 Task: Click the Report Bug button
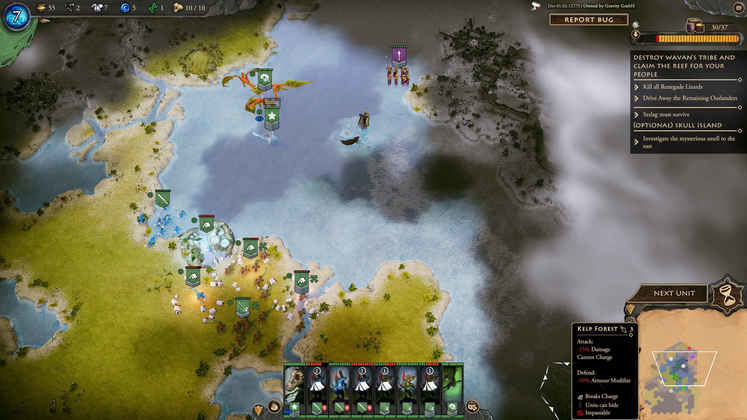pyautogui.click(x=588, y=19)
